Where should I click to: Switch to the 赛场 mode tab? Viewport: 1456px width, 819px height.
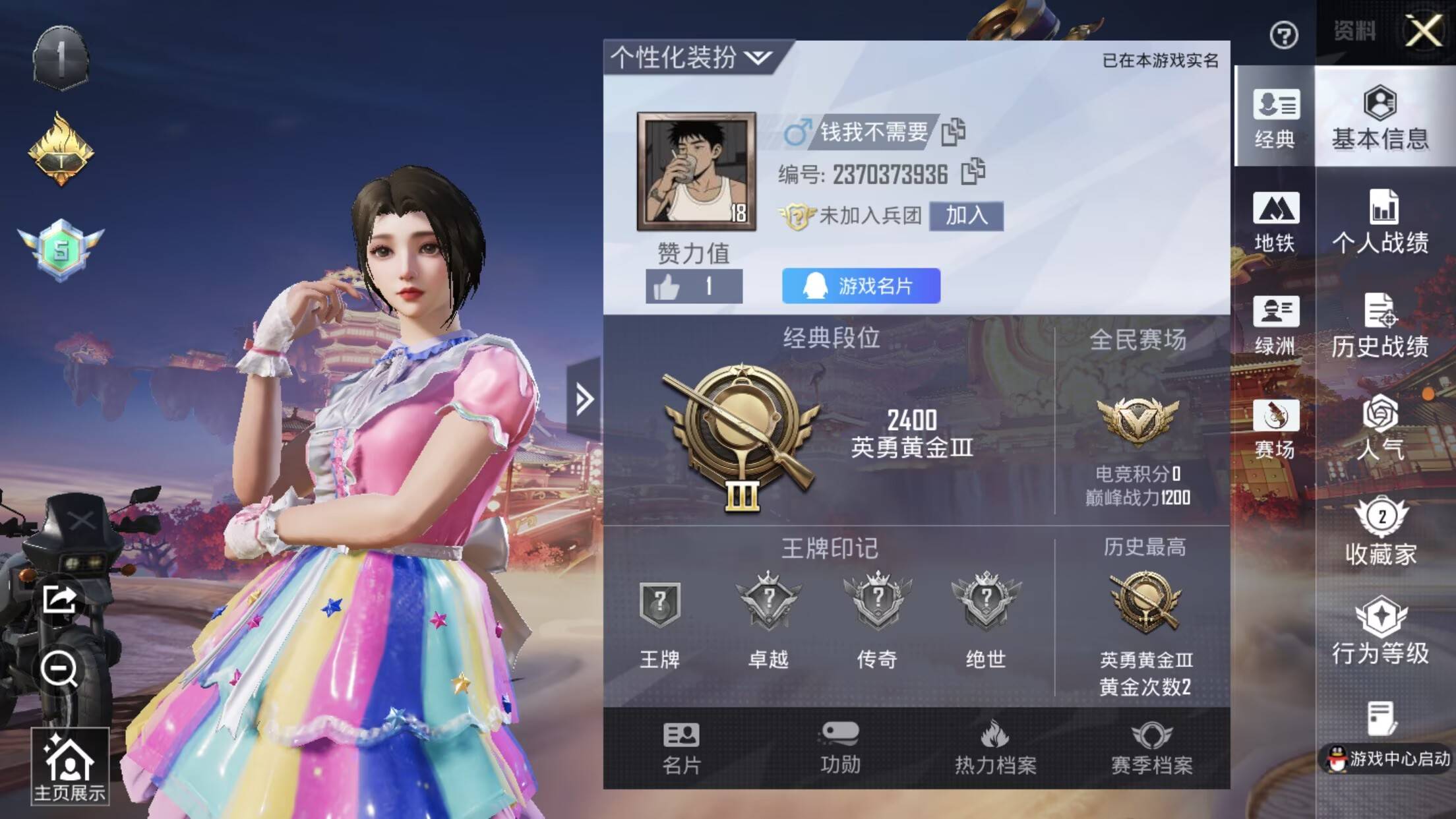[1274, 429]
